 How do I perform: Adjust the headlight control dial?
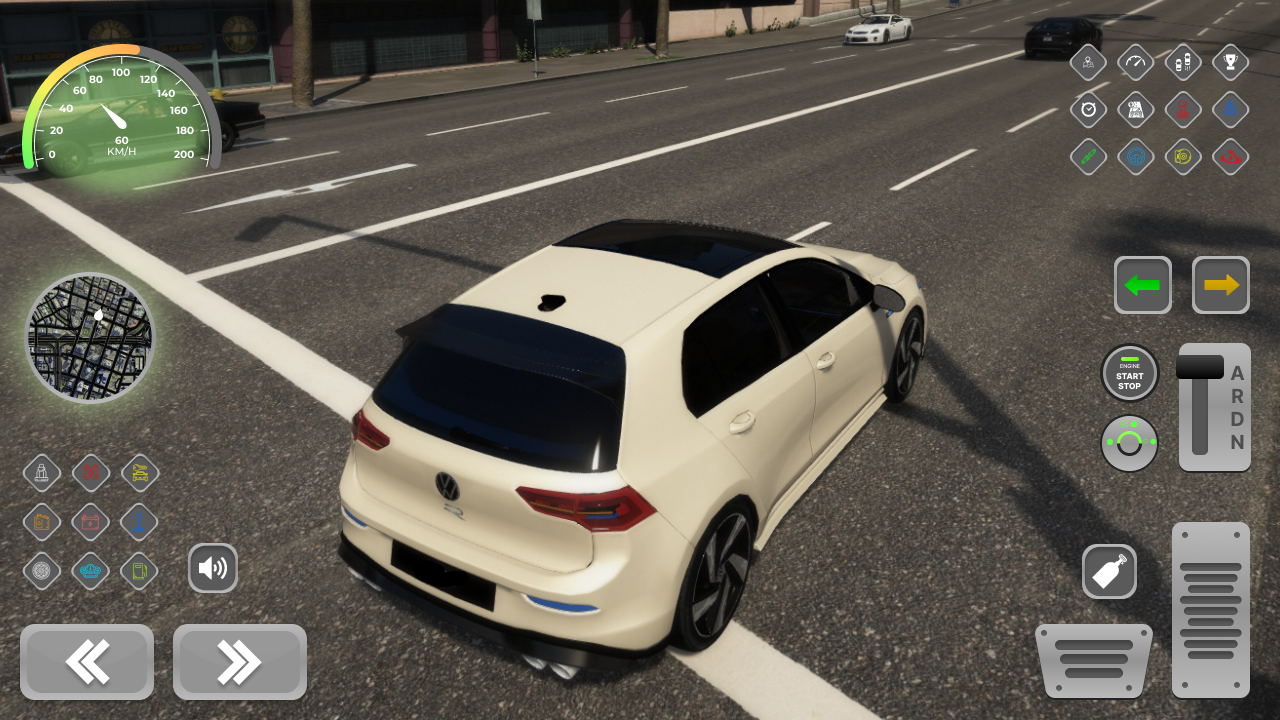pos(1129,443)
